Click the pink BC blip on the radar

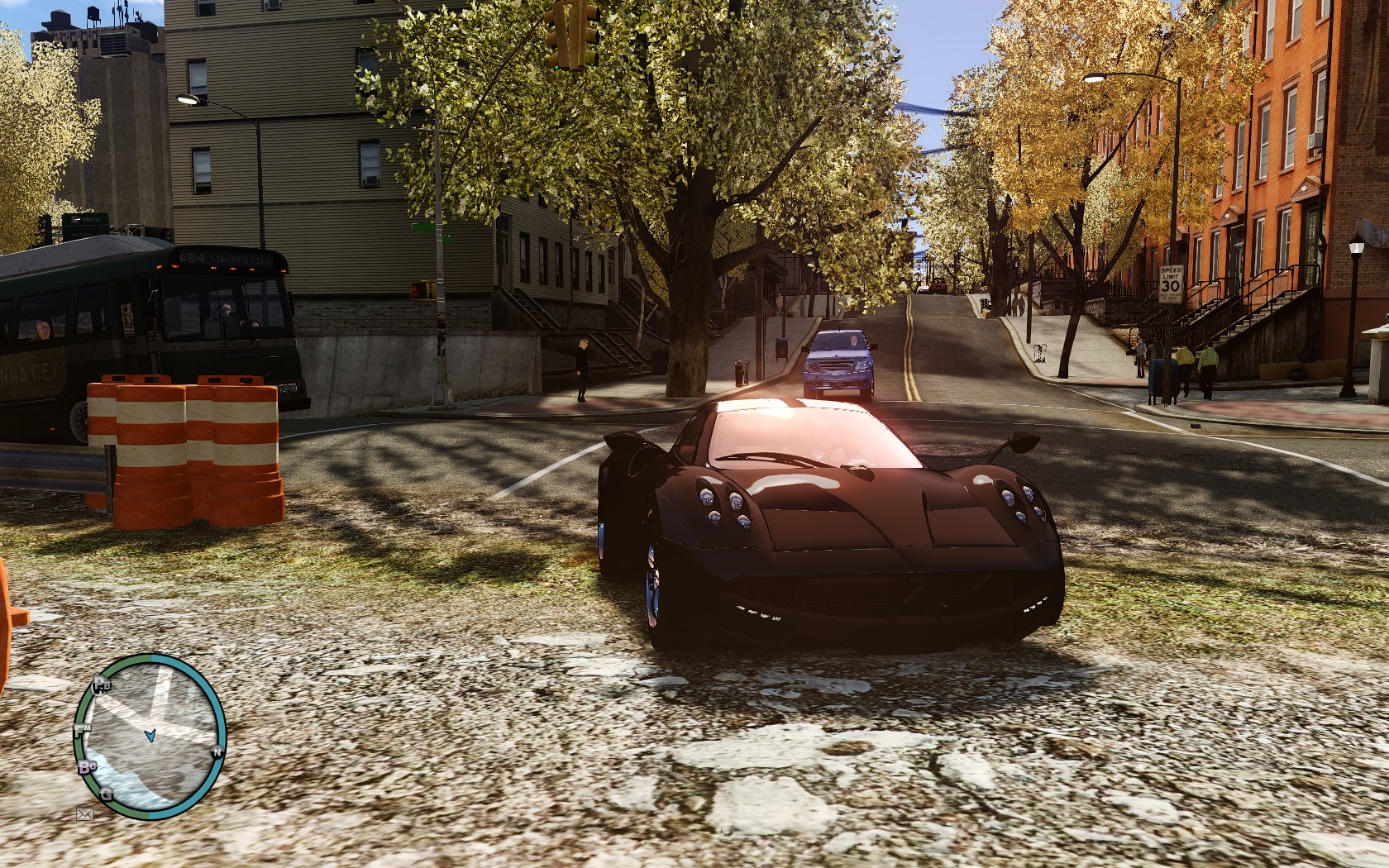(87, 768)
